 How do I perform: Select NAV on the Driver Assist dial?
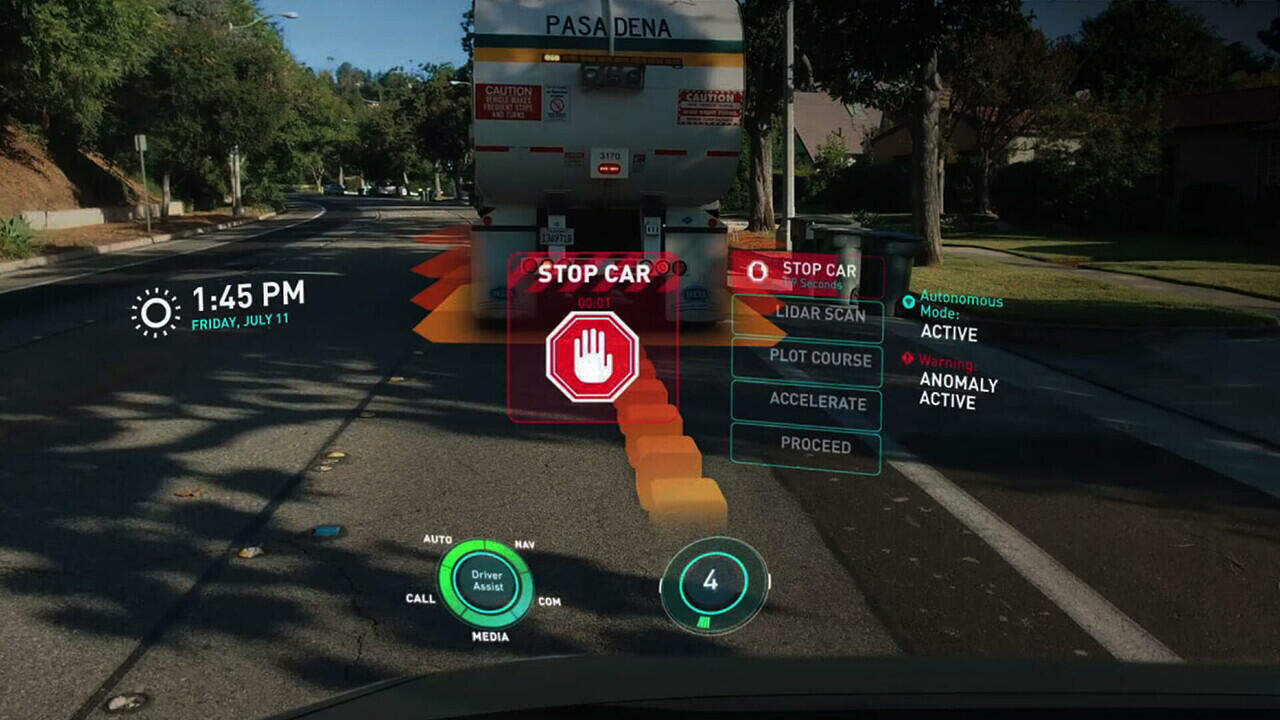point(525,544)
